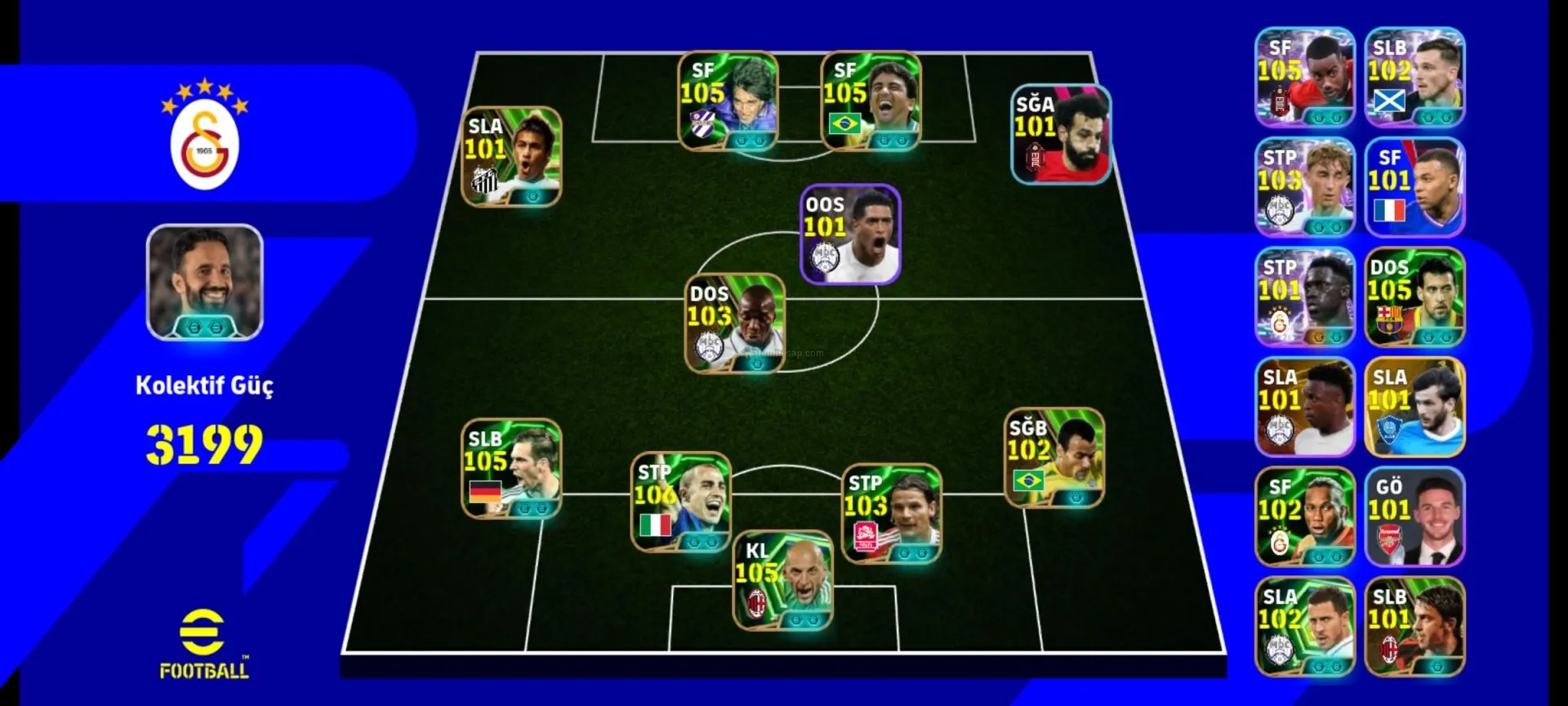
Task: Choose the SF 101 card with France flag
Action: point(1414,188)
